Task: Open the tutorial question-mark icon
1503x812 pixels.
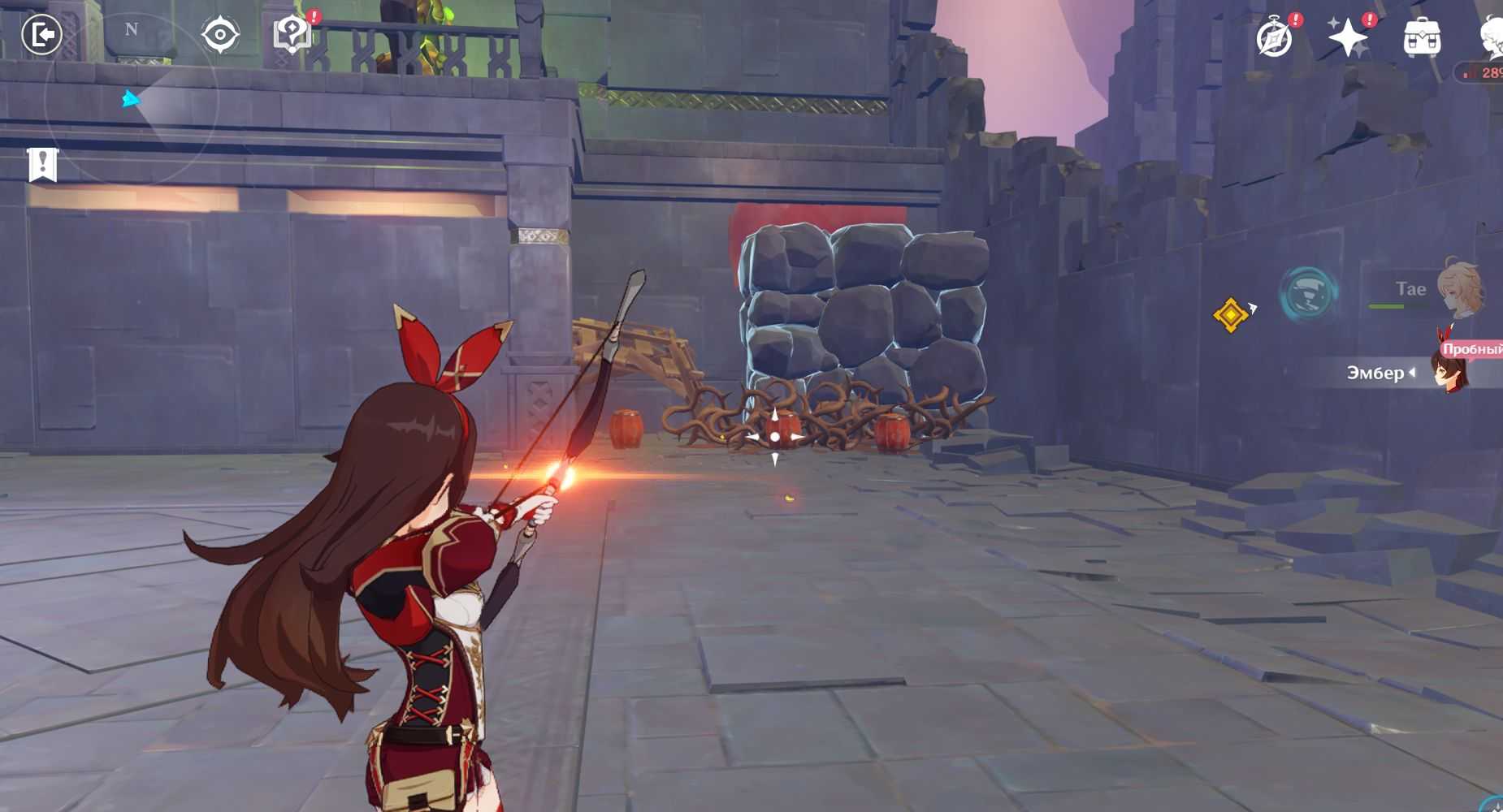Action: coord(292,34)
